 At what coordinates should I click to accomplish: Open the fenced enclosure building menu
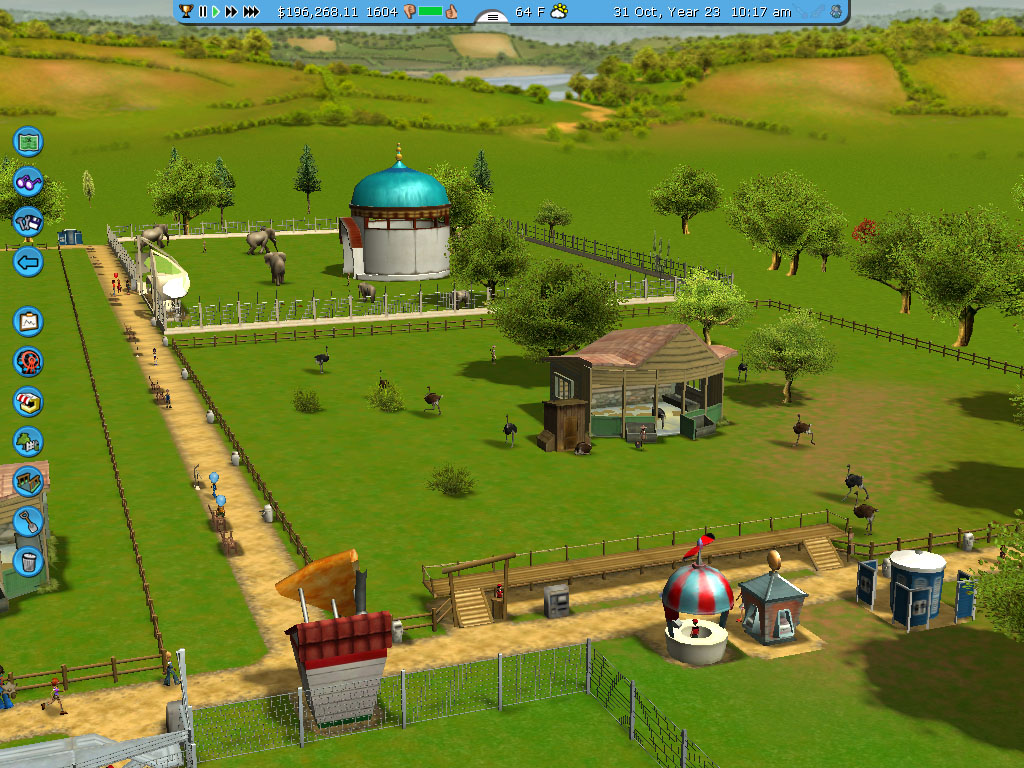coord(28,481)
